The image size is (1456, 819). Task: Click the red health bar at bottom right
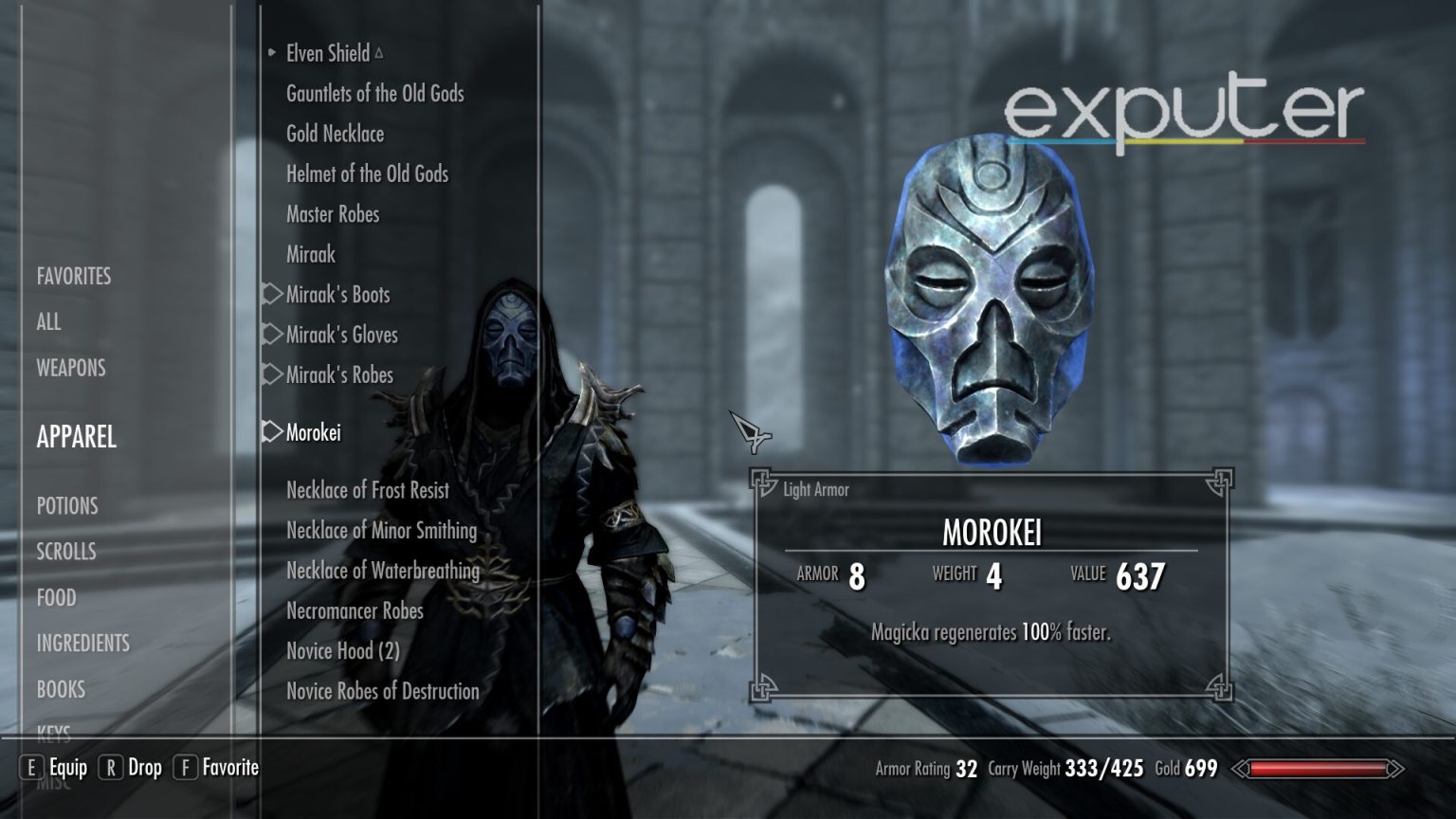1319,770
